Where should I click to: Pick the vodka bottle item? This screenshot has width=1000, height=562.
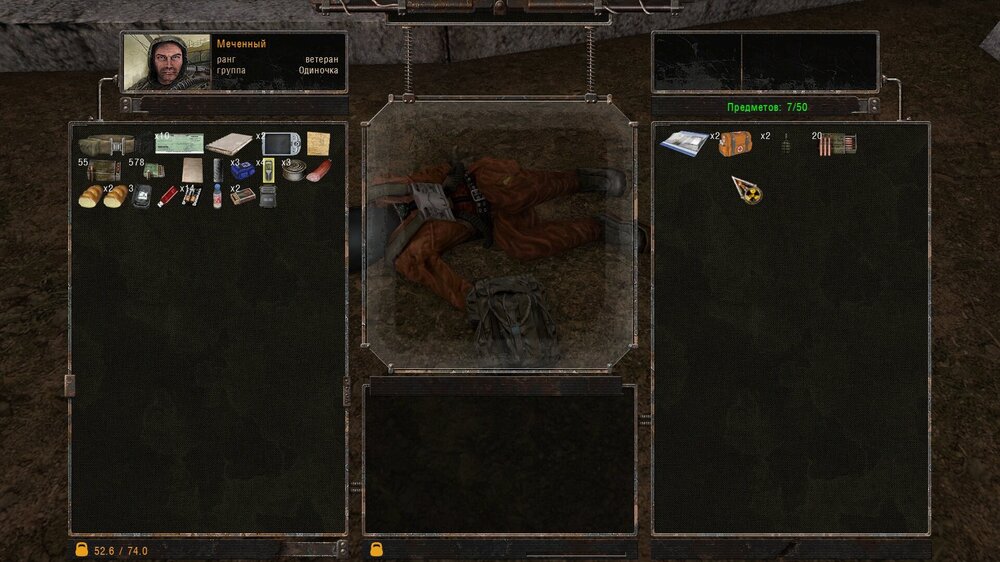tap(216, 197)
